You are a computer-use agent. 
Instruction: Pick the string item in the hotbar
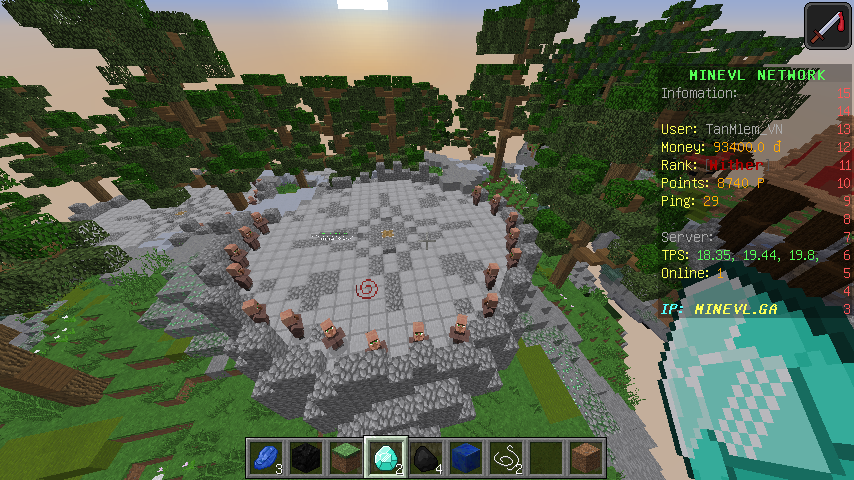pyautogui.click(x=506, y=458)
